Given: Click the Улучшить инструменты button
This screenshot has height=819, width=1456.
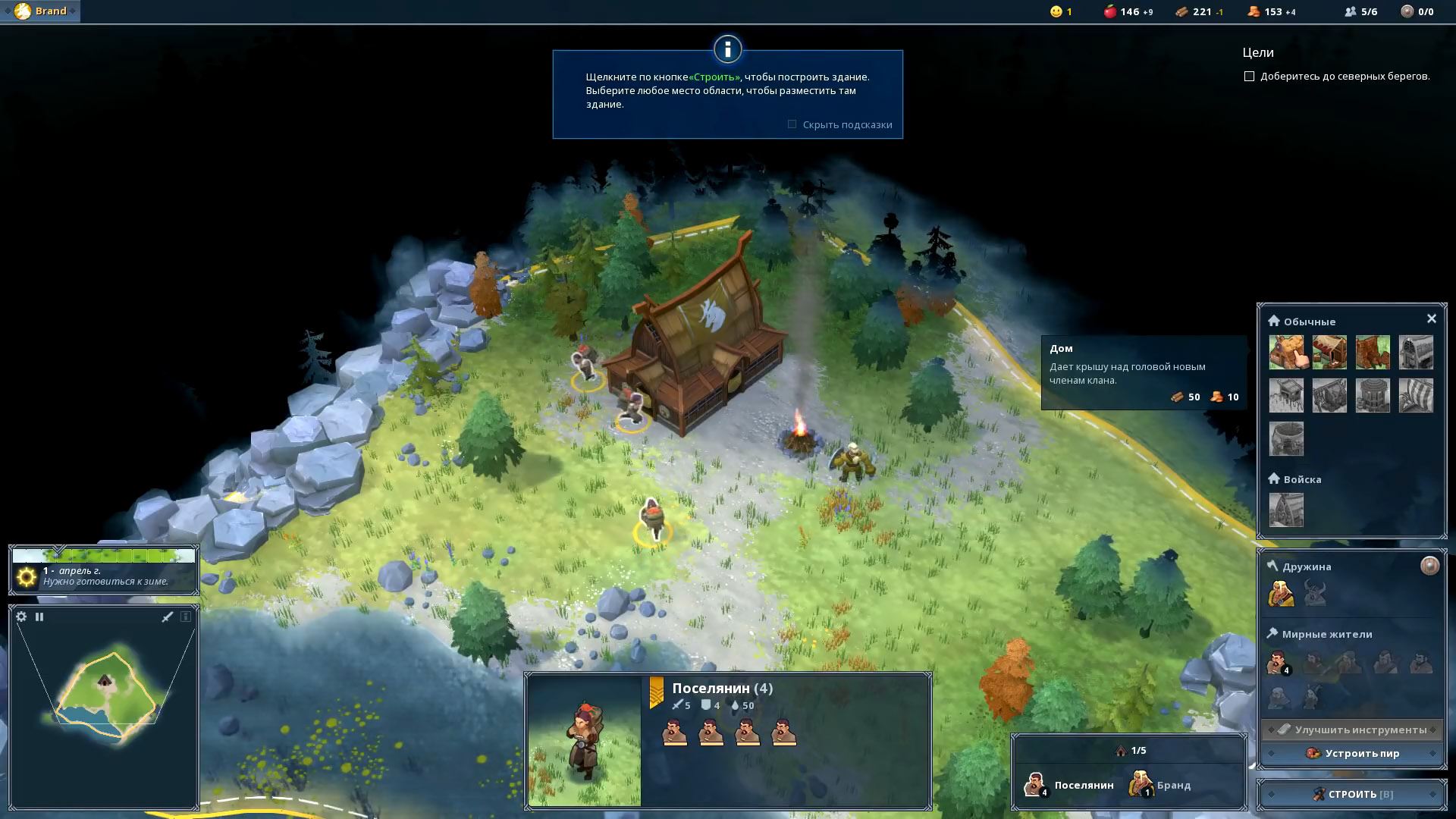Looking at the screenshot, I should [1352, 730].
